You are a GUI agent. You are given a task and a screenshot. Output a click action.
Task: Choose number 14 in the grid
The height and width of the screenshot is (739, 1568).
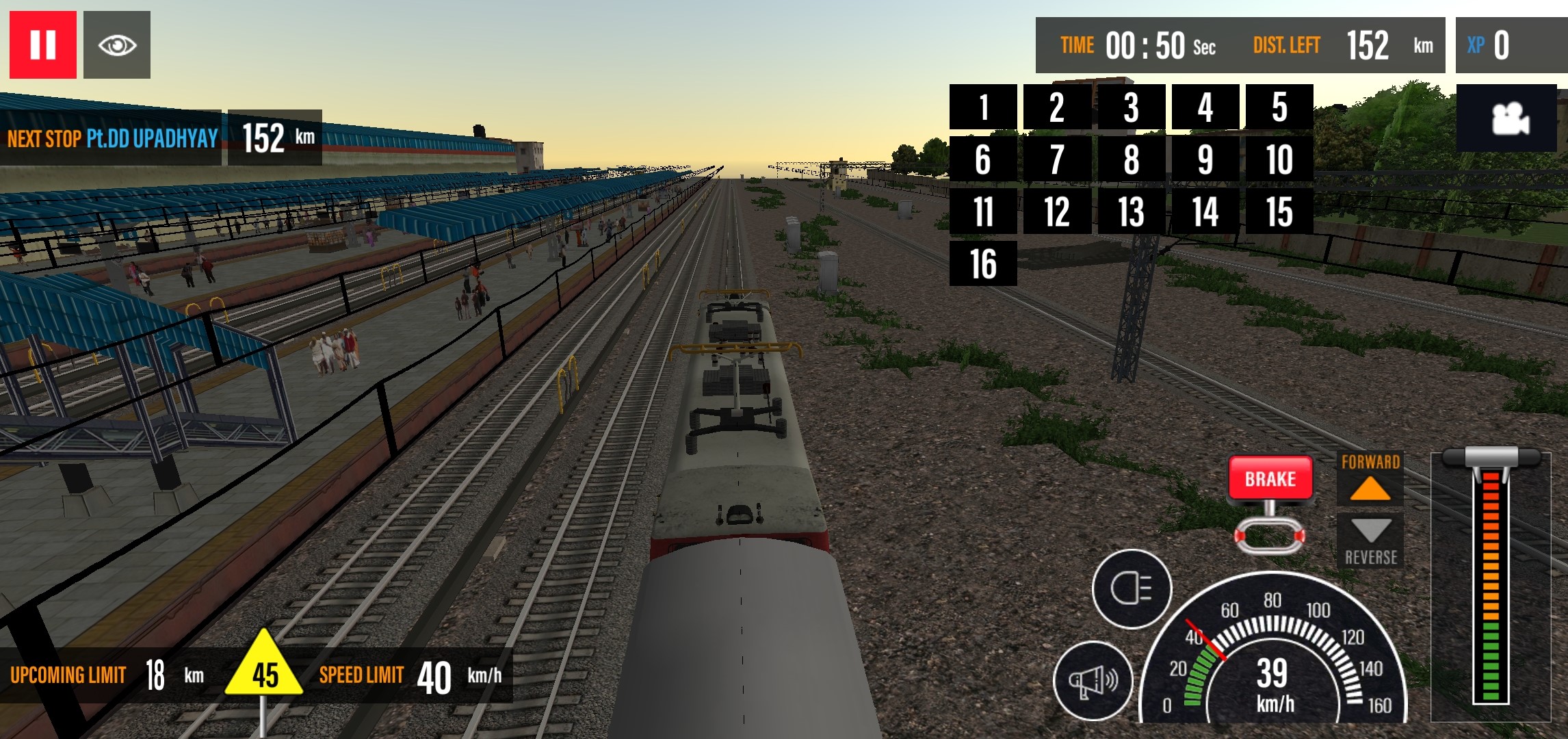click(x=1205, y=211)
